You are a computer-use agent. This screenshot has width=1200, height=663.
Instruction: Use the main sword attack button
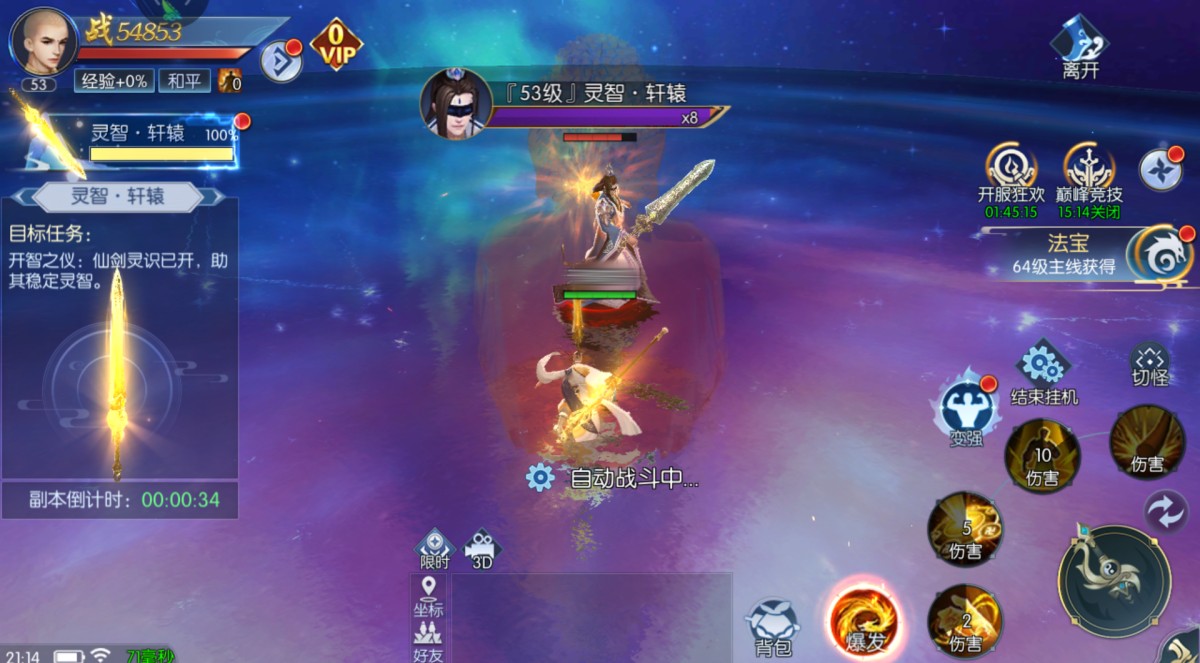pos(1114,580)
